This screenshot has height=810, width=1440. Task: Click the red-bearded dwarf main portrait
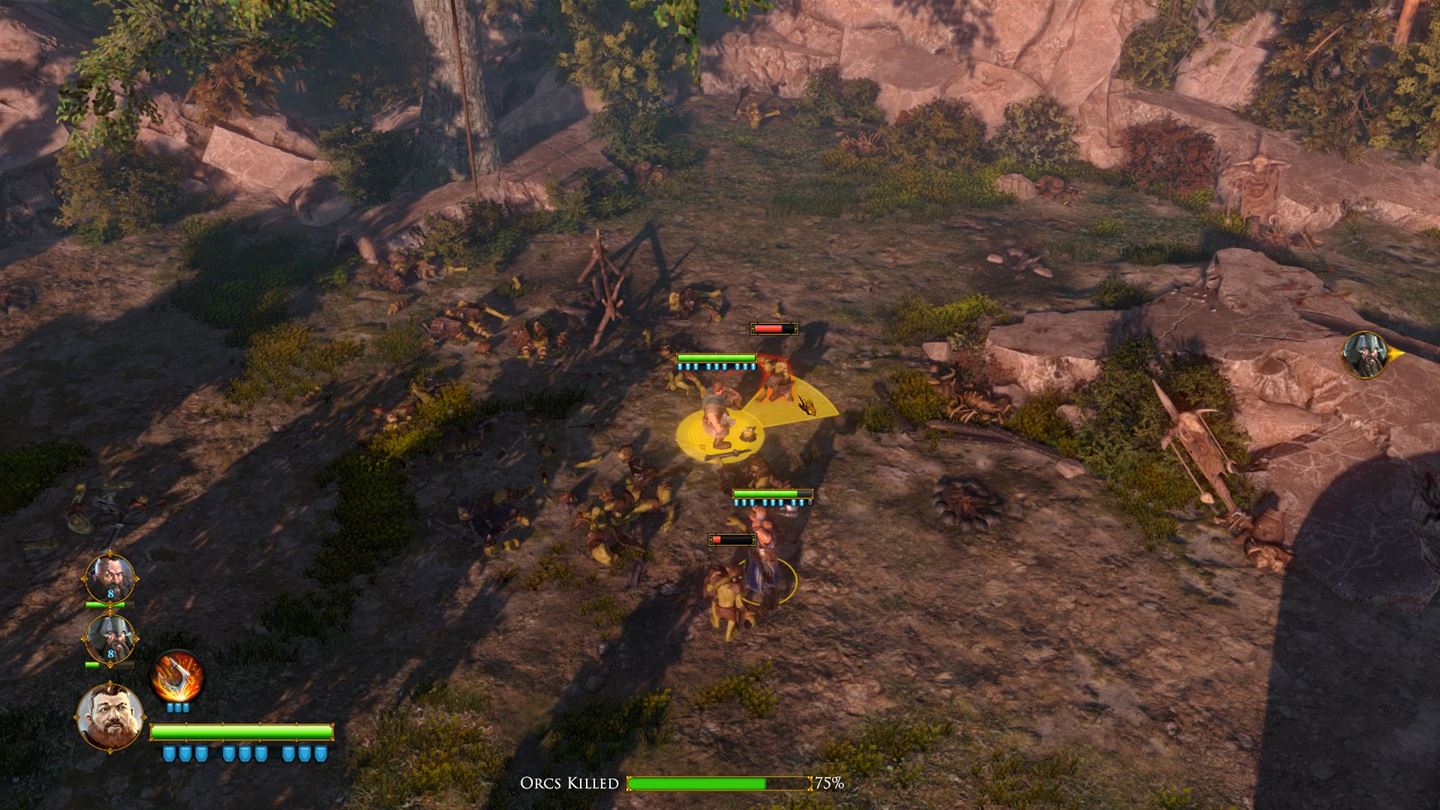coord(110,716)
